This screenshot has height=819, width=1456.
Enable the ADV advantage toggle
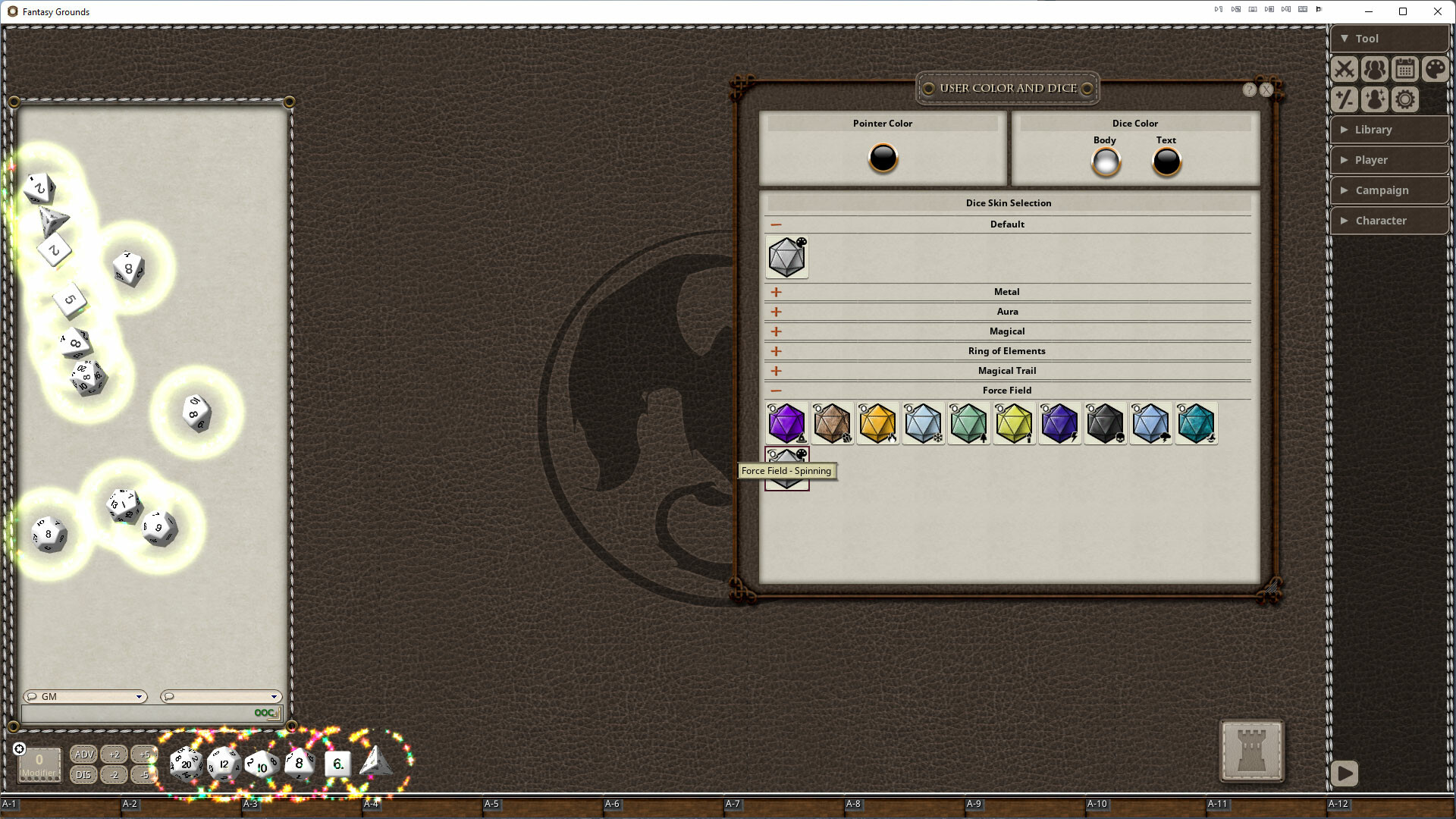tap(83, 755)
